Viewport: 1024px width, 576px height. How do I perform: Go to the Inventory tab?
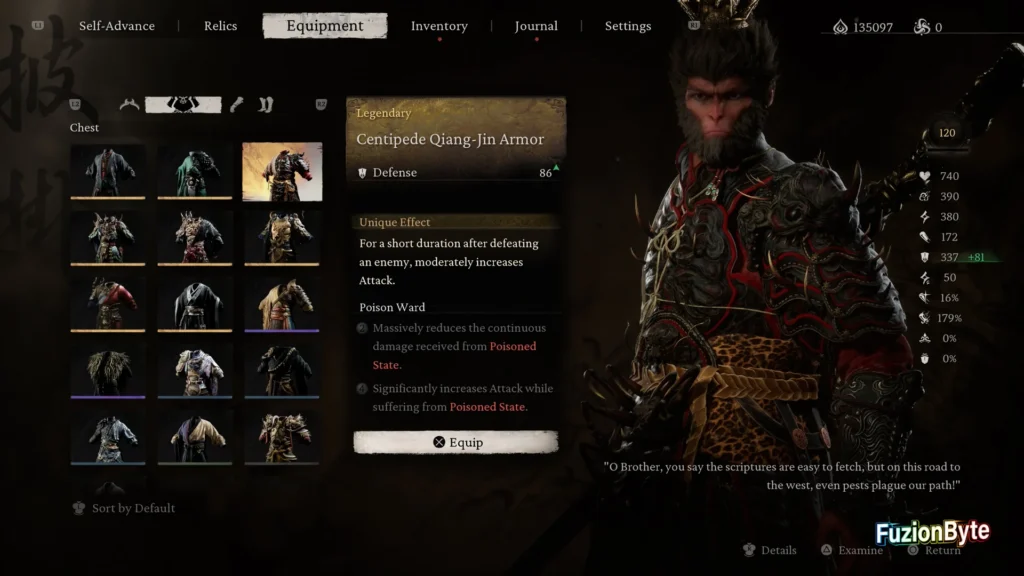point(439,26)
